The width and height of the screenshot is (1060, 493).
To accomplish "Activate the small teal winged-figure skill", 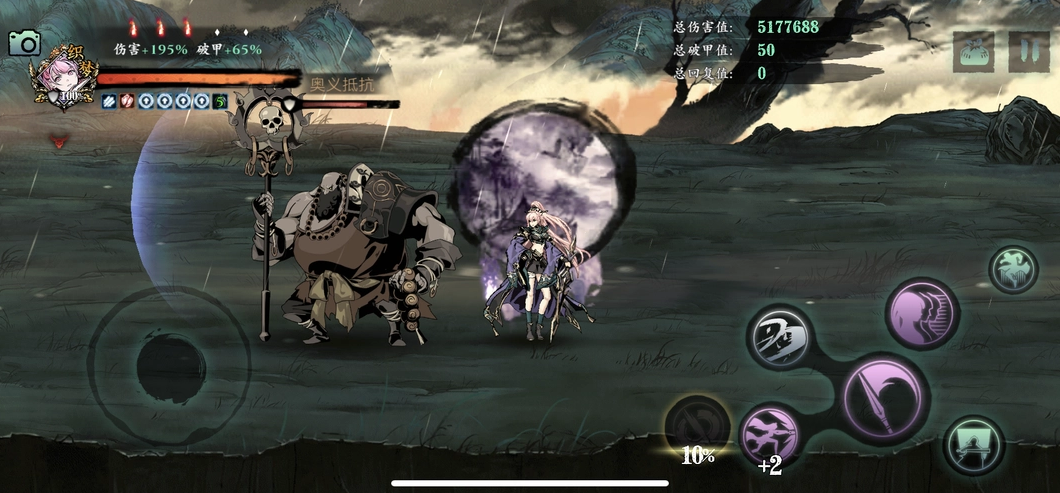I will tap(1013, 269).
